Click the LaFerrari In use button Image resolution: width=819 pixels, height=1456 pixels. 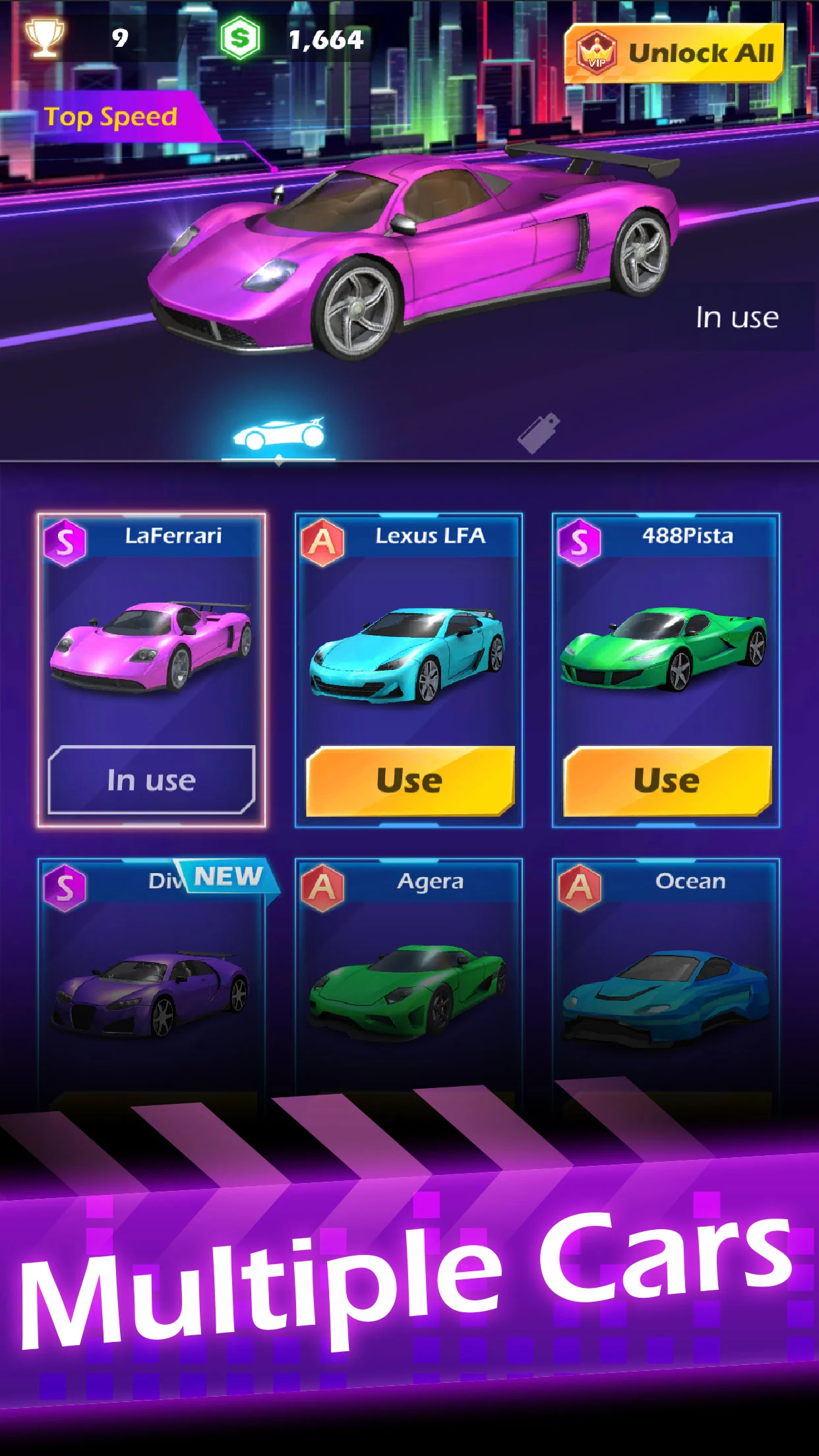click(x=152, y=780)
